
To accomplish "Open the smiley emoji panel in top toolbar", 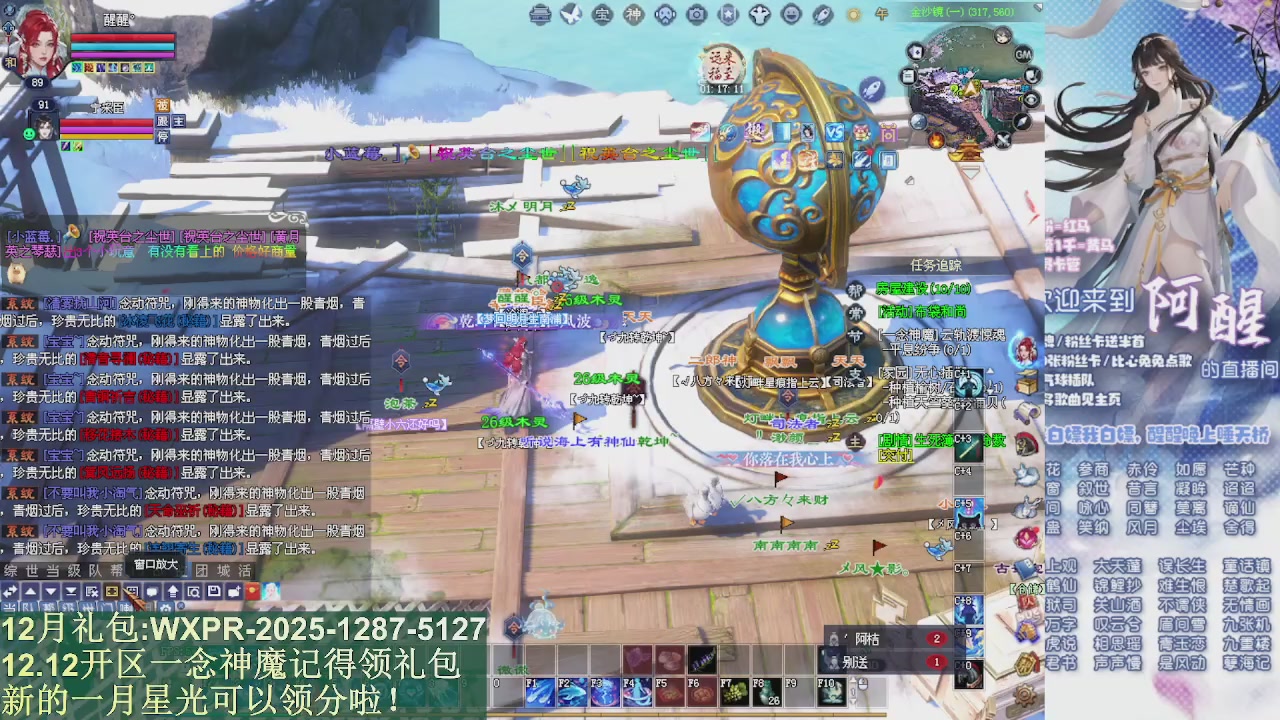I will [x=791, y=16].
